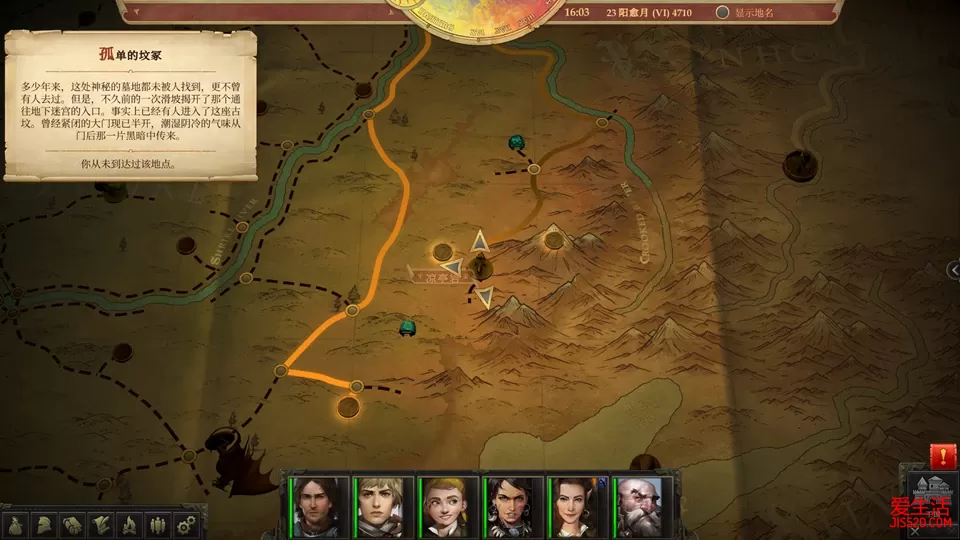This screenshot has width=960, height=540.
Task: Click the lower-right arrow travel marker
Action: point(485,296)
